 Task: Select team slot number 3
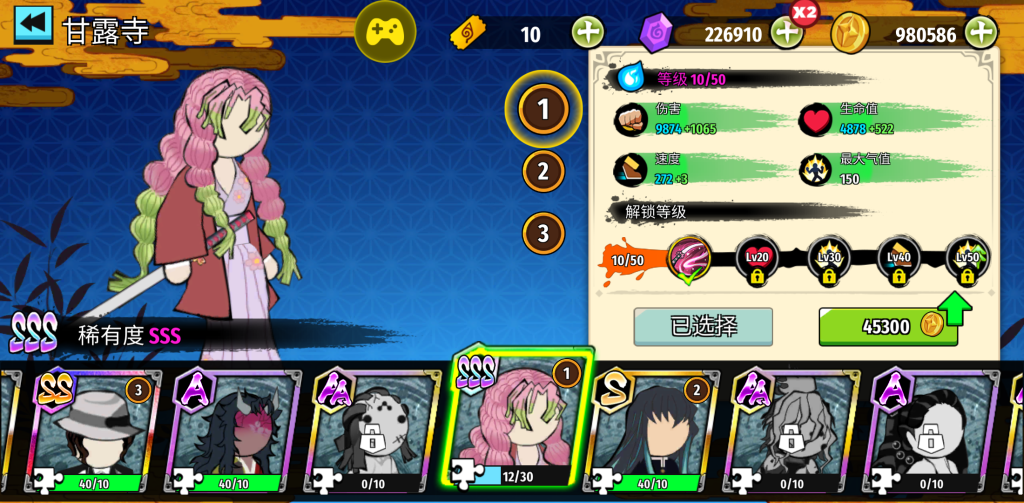(x=543, y=233)
